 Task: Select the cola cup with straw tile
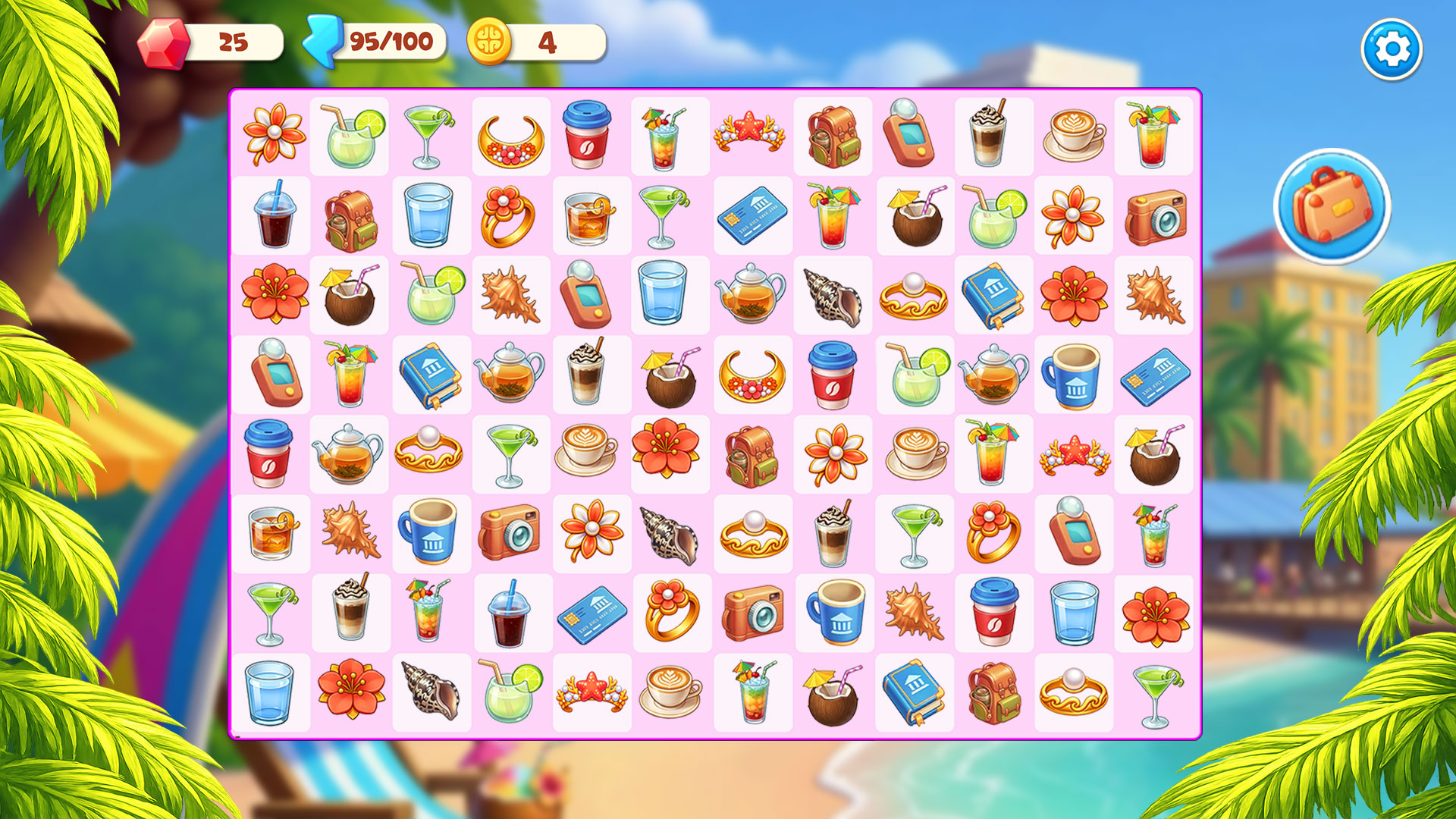pyautogui.click(x=273, y=216)
